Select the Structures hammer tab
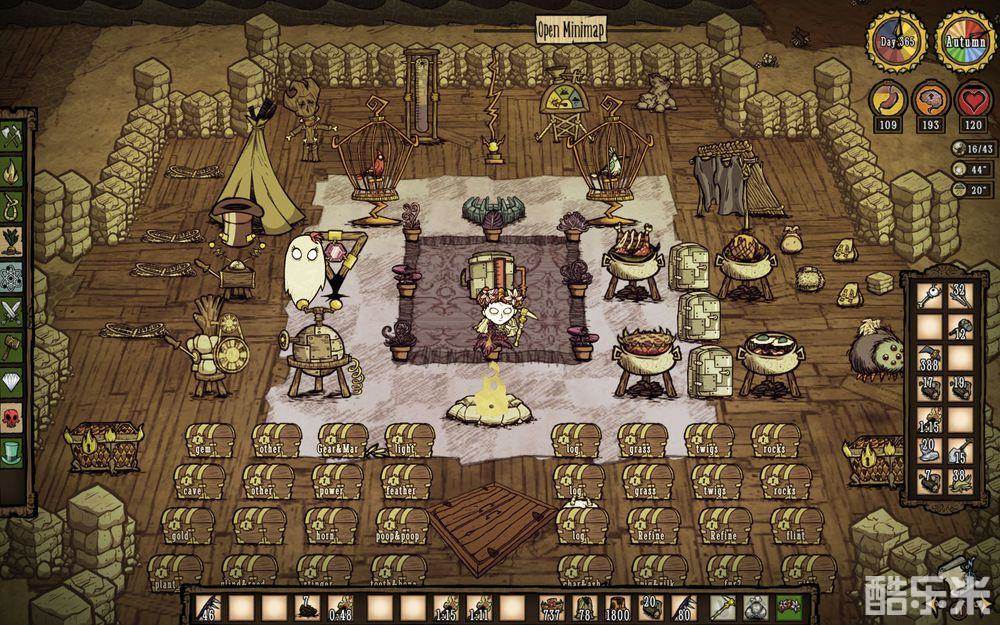Screen dimensions: 1000x625 pyautogui.click(x=13, y=346)
